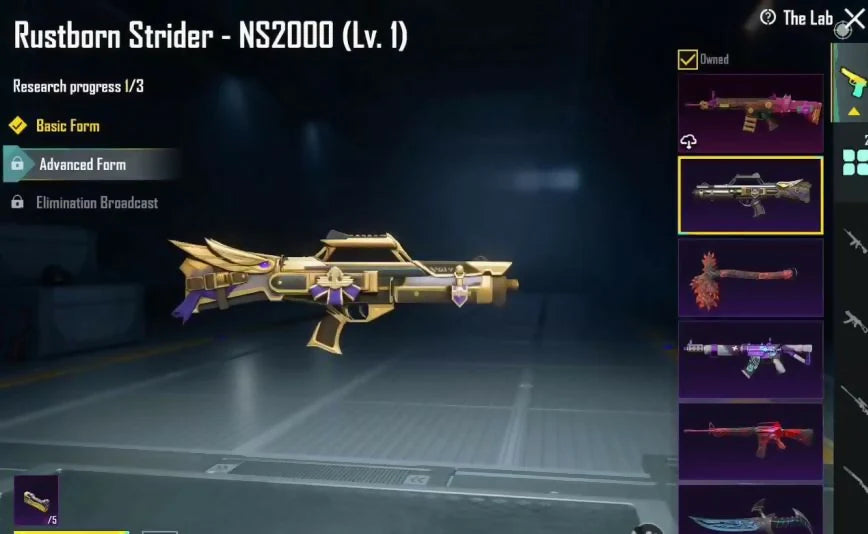This screenshot has height=534, width=868.
Task: Click the gold material item slot
Action: point(36,499)
